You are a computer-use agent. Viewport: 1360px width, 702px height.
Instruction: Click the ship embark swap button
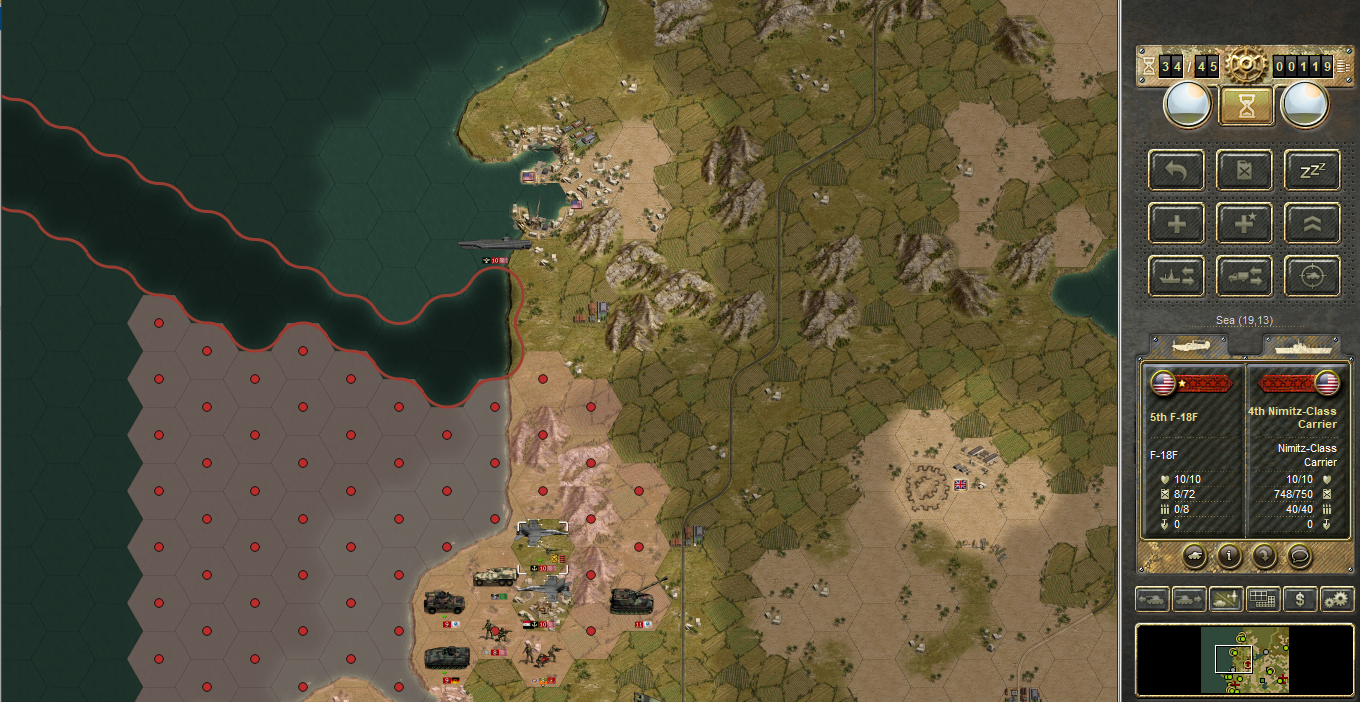pos(1176,277)
